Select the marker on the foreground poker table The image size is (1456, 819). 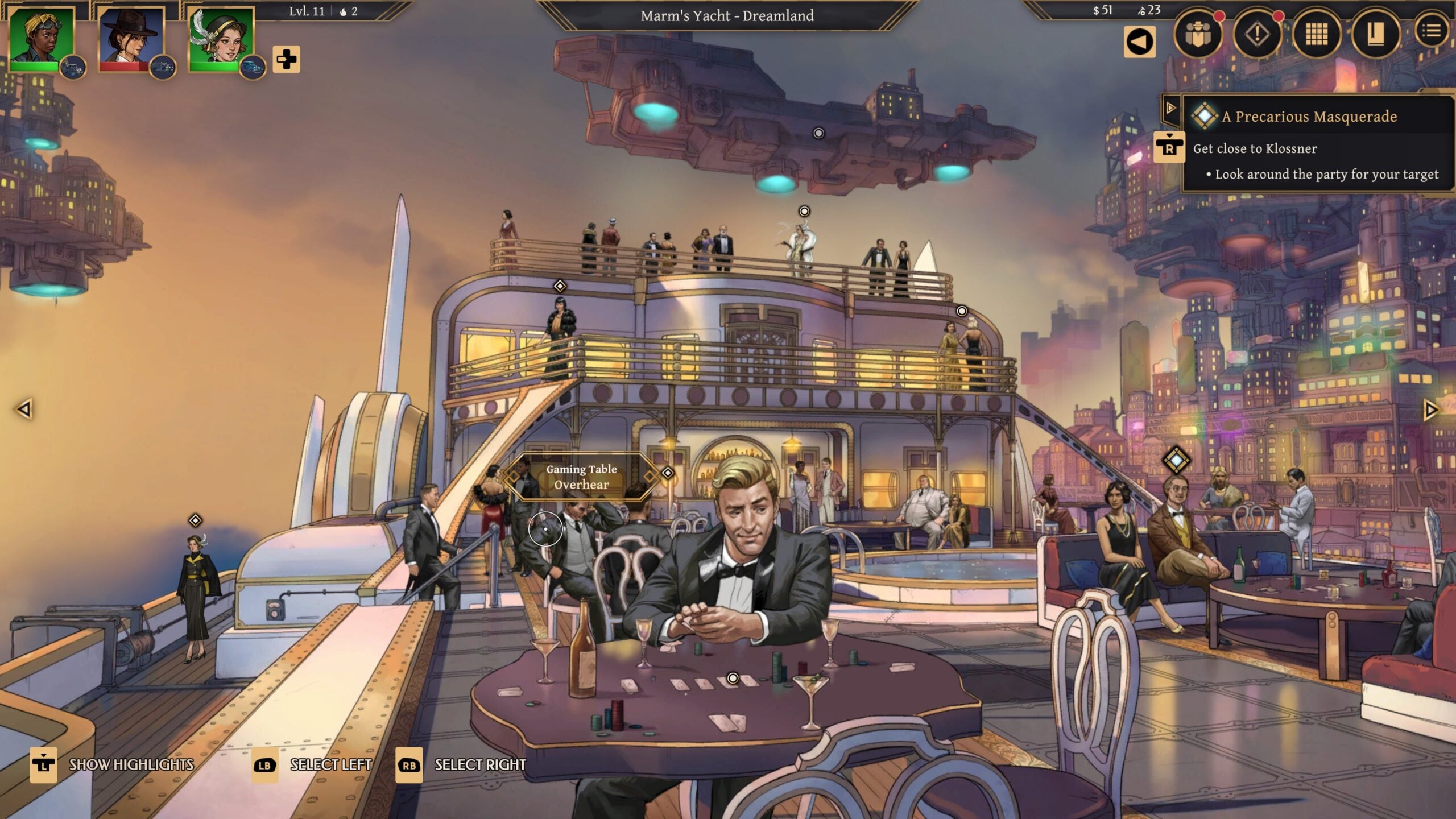pos(733,678)
